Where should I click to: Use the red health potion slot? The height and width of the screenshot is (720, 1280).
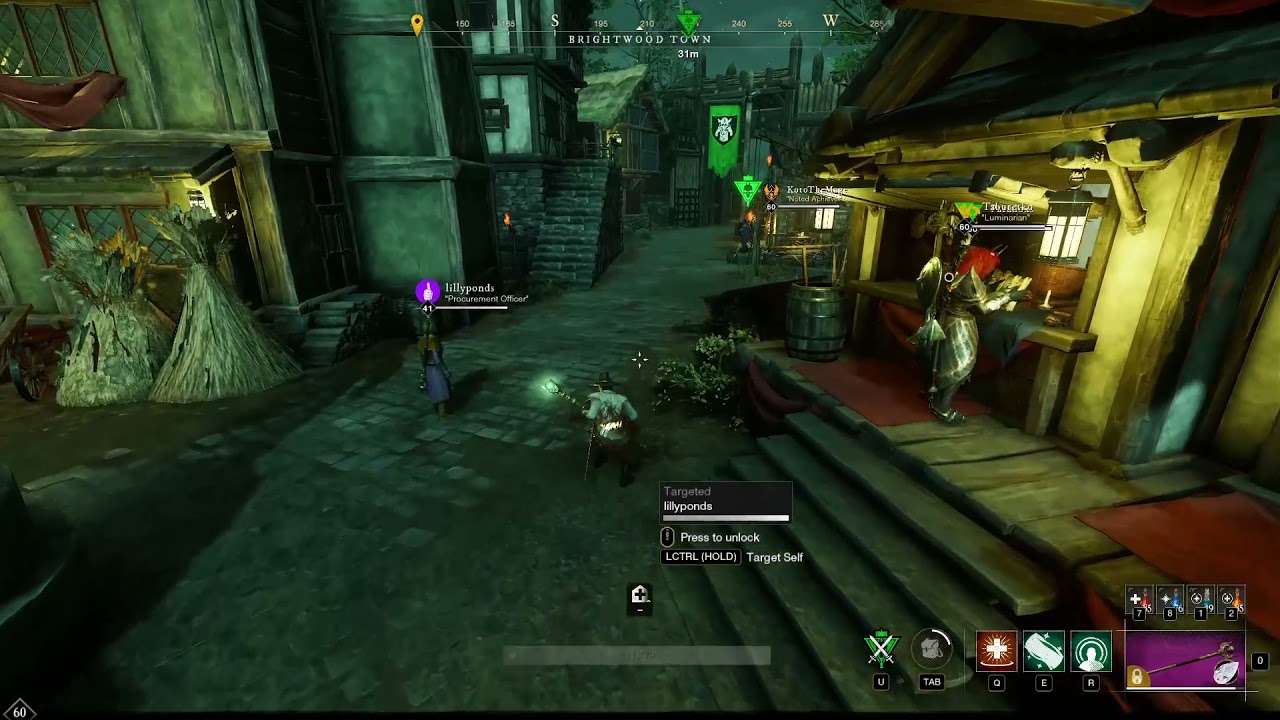pos(1139,600)
